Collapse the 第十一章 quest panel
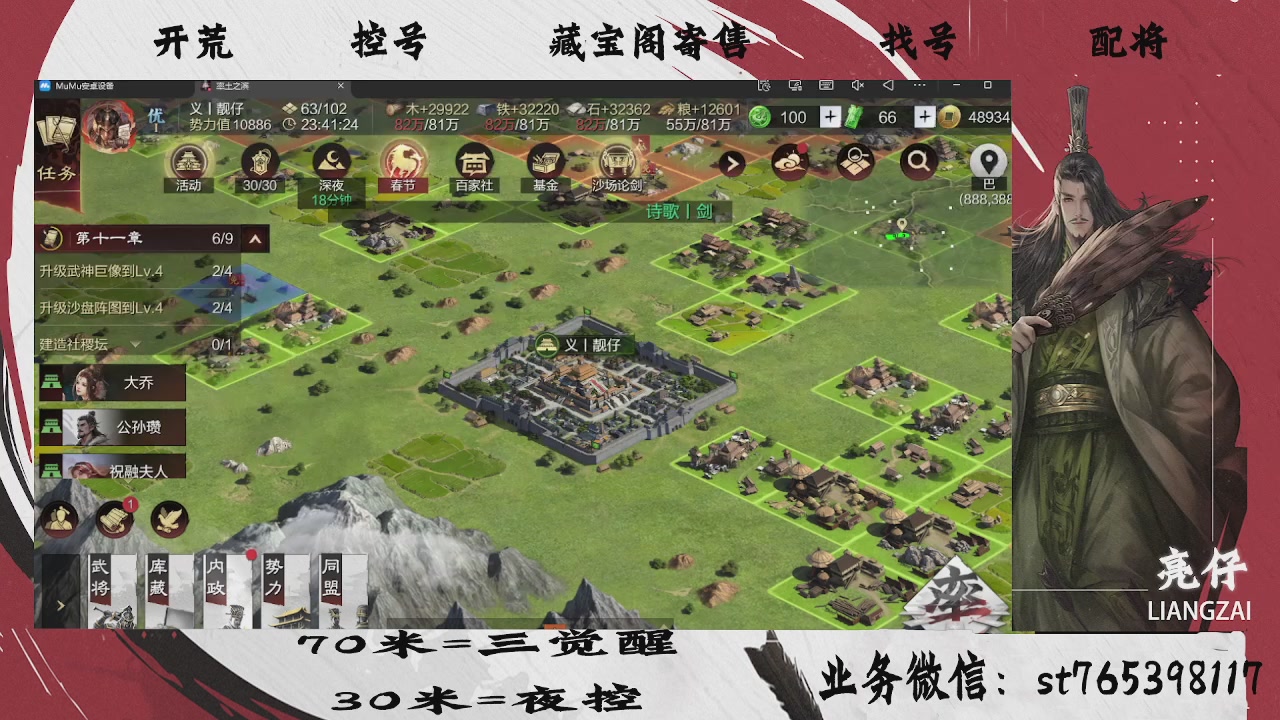The height and width of the screenshot is (720, 1280). tap(256, 239)
